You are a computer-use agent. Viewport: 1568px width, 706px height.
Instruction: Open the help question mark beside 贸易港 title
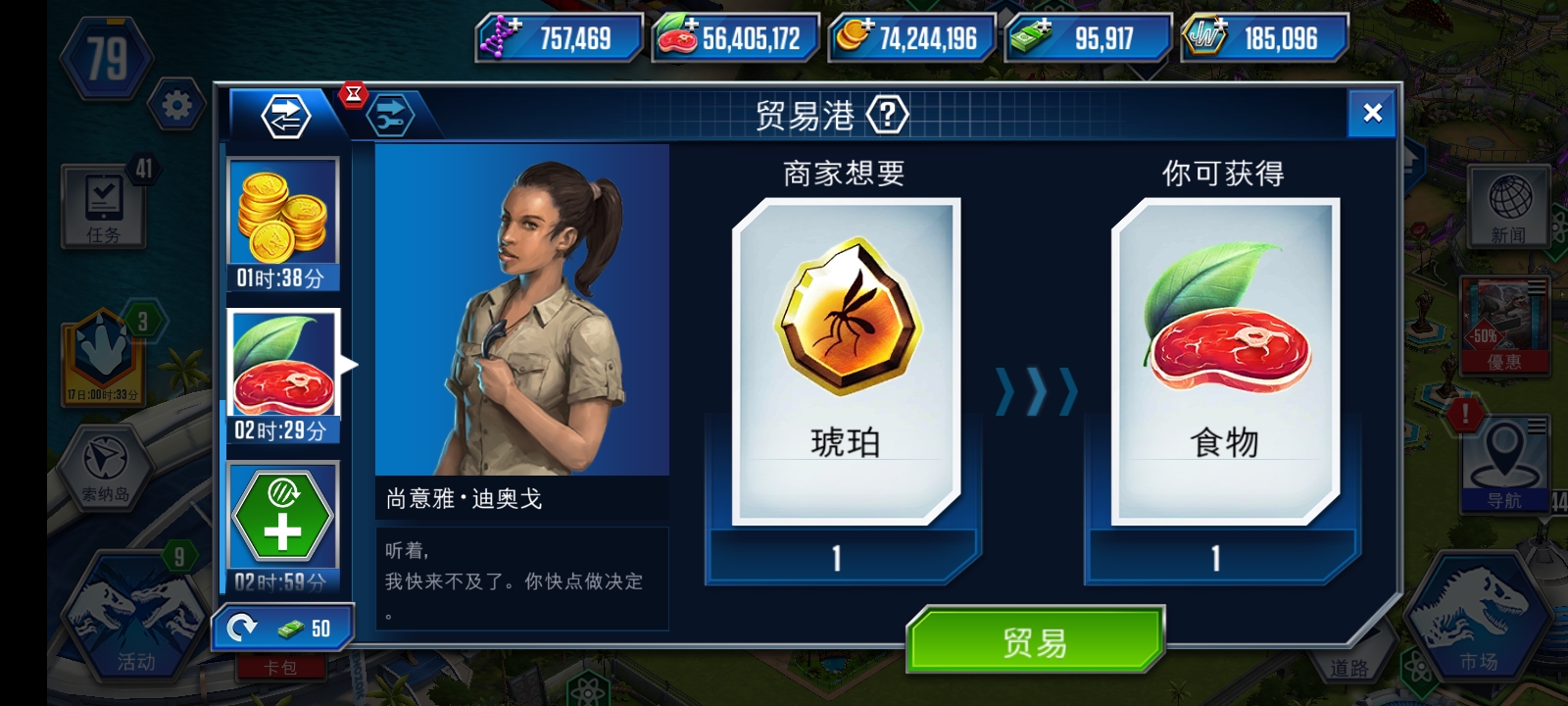[887, 113]
